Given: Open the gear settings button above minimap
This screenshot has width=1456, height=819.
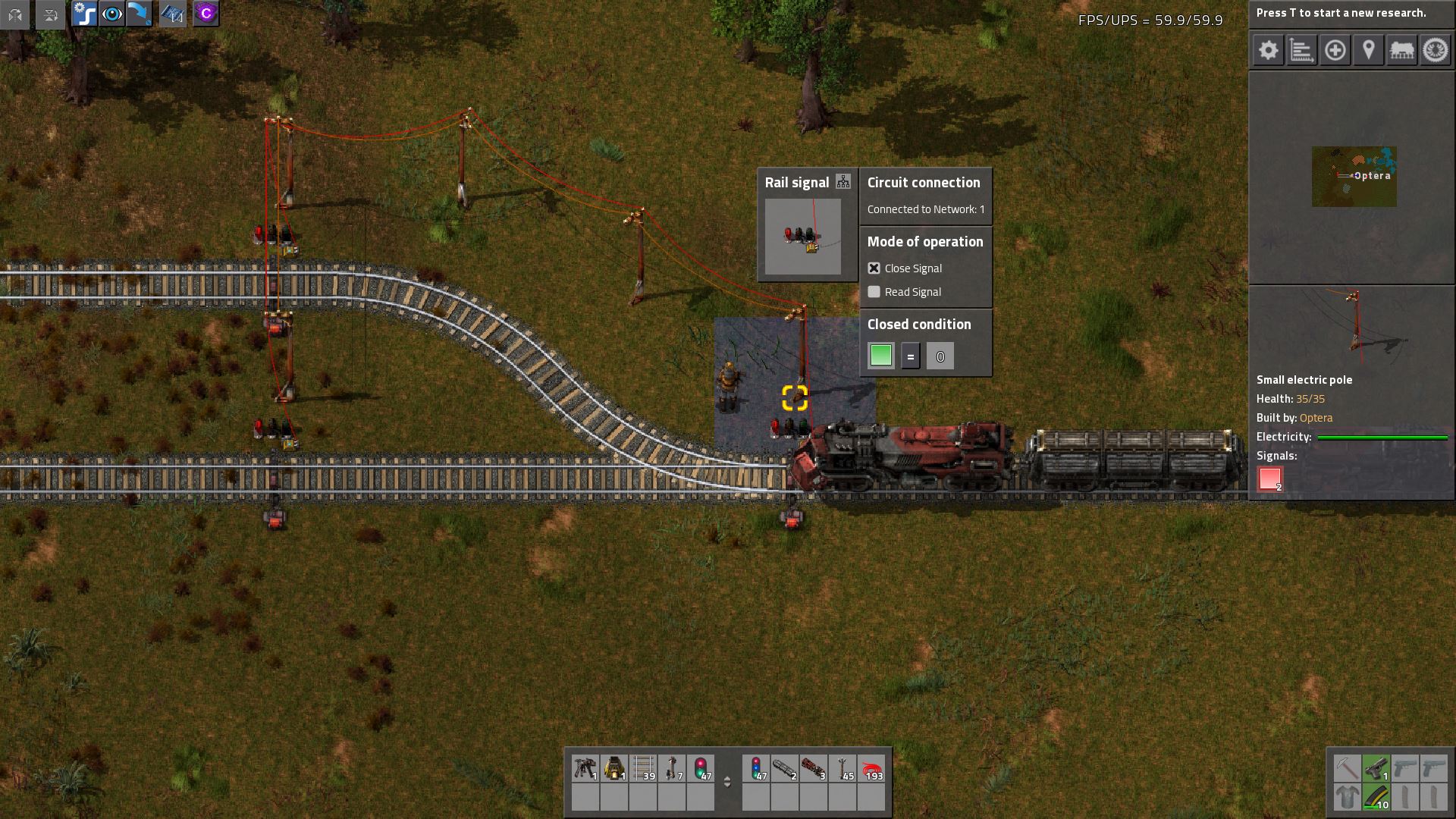Looking at the screenshot, I should (x=1268, y=51).
